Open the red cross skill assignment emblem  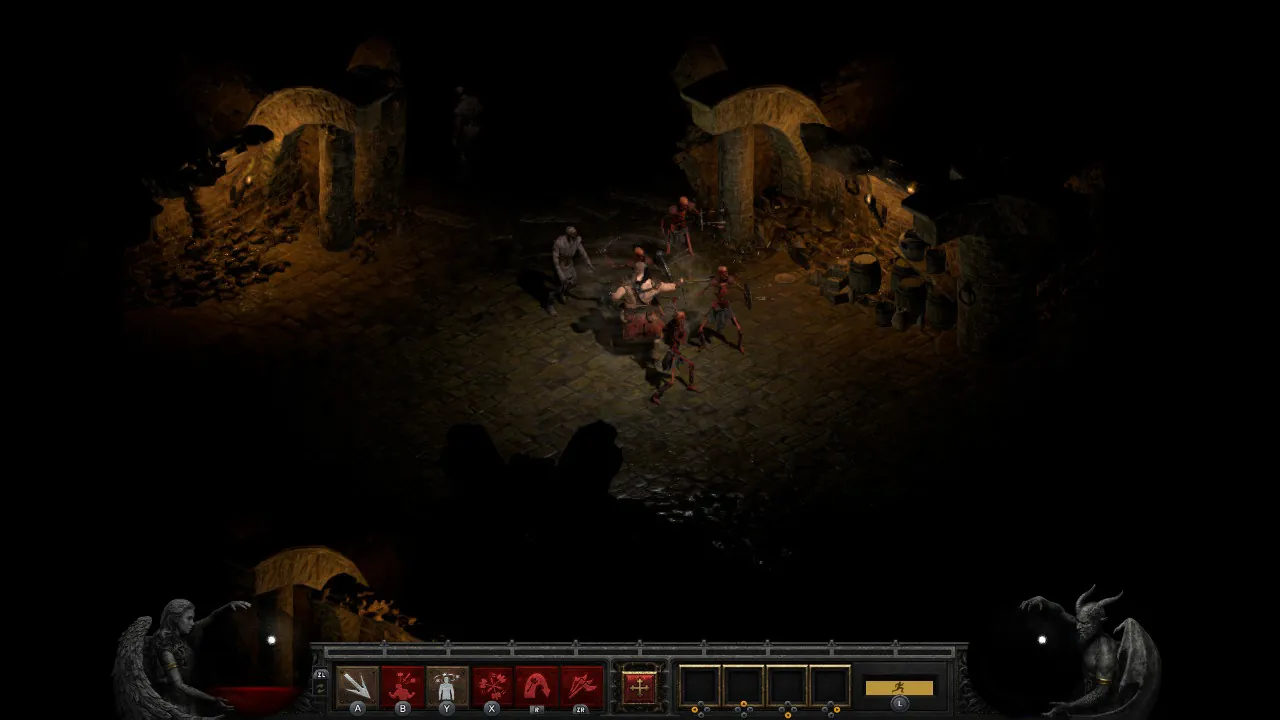pyautogui.click(x=640, y=687)
